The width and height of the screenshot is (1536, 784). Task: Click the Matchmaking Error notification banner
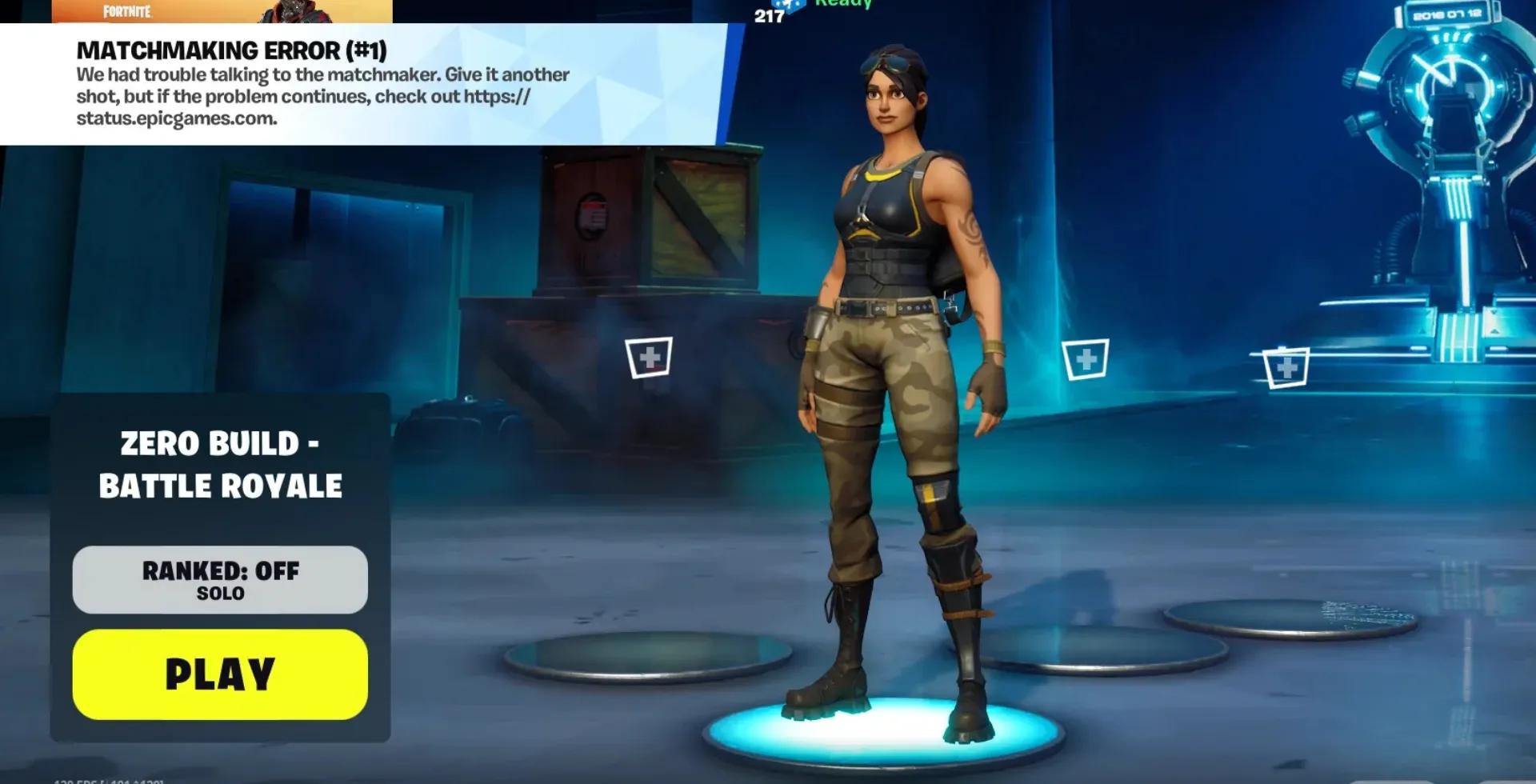360,84
